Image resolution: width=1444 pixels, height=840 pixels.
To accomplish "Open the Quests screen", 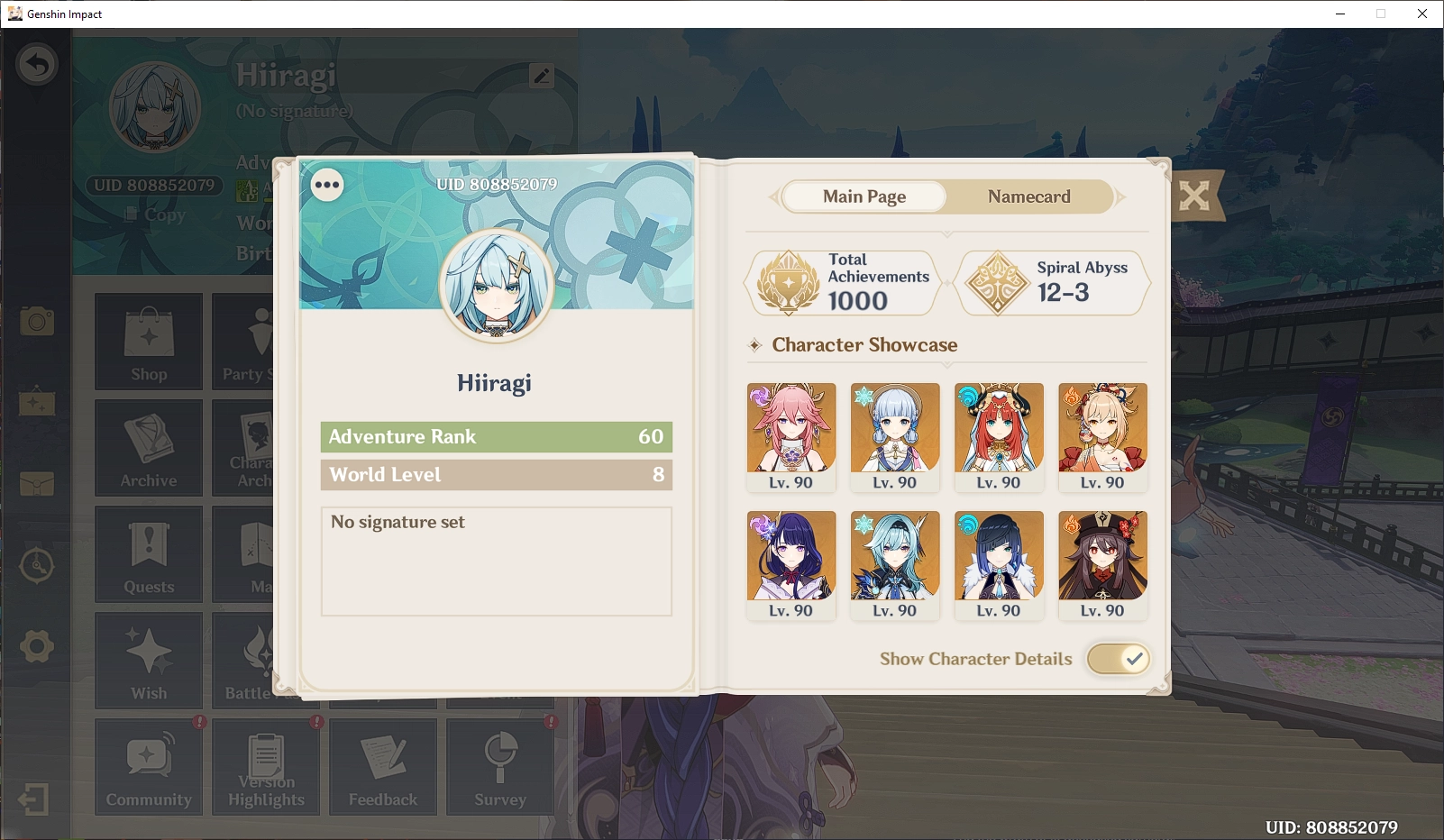I will tap(148, 554).
